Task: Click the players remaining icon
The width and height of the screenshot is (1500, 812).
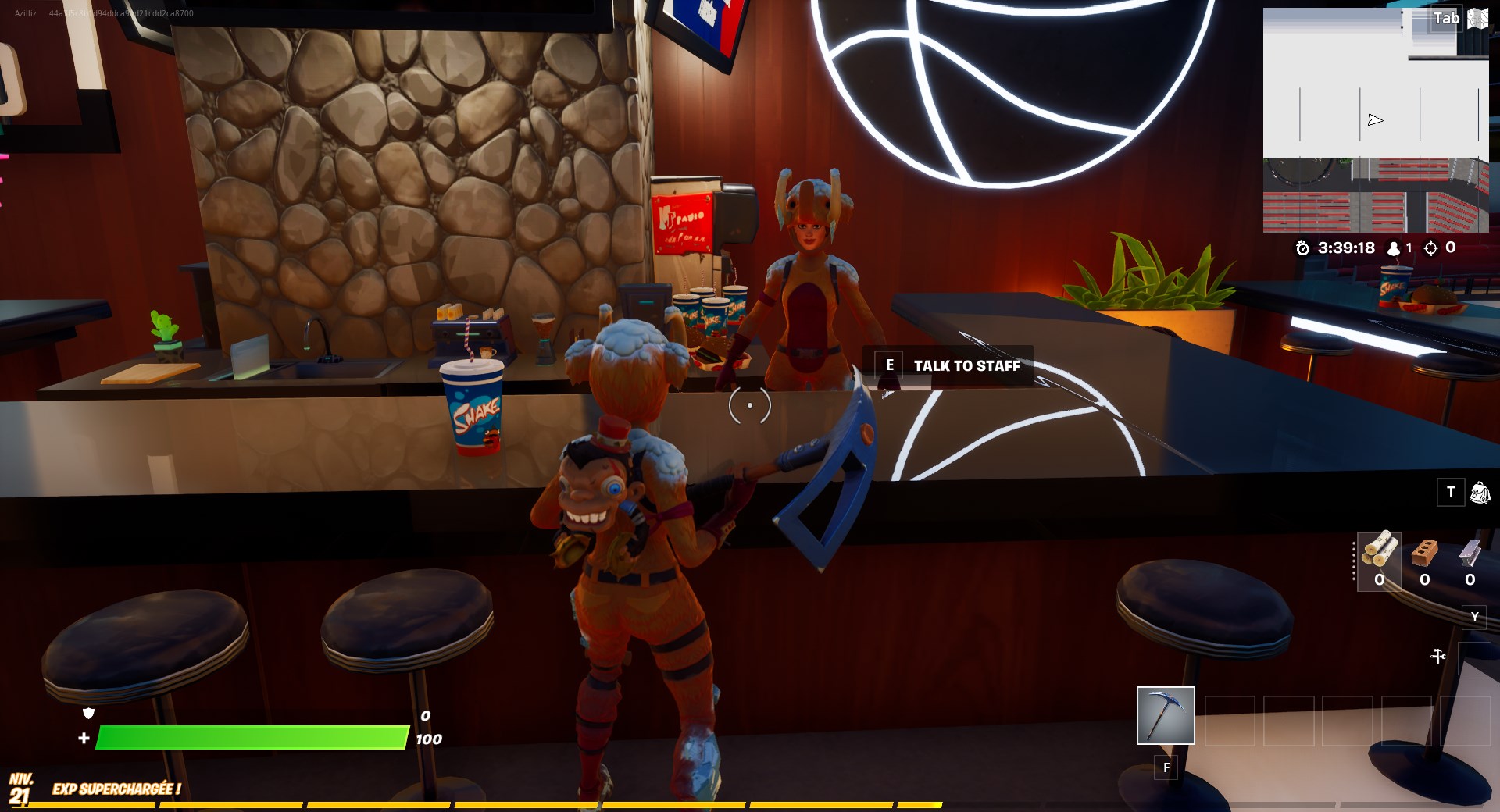Action: (x=1392, y=248)
